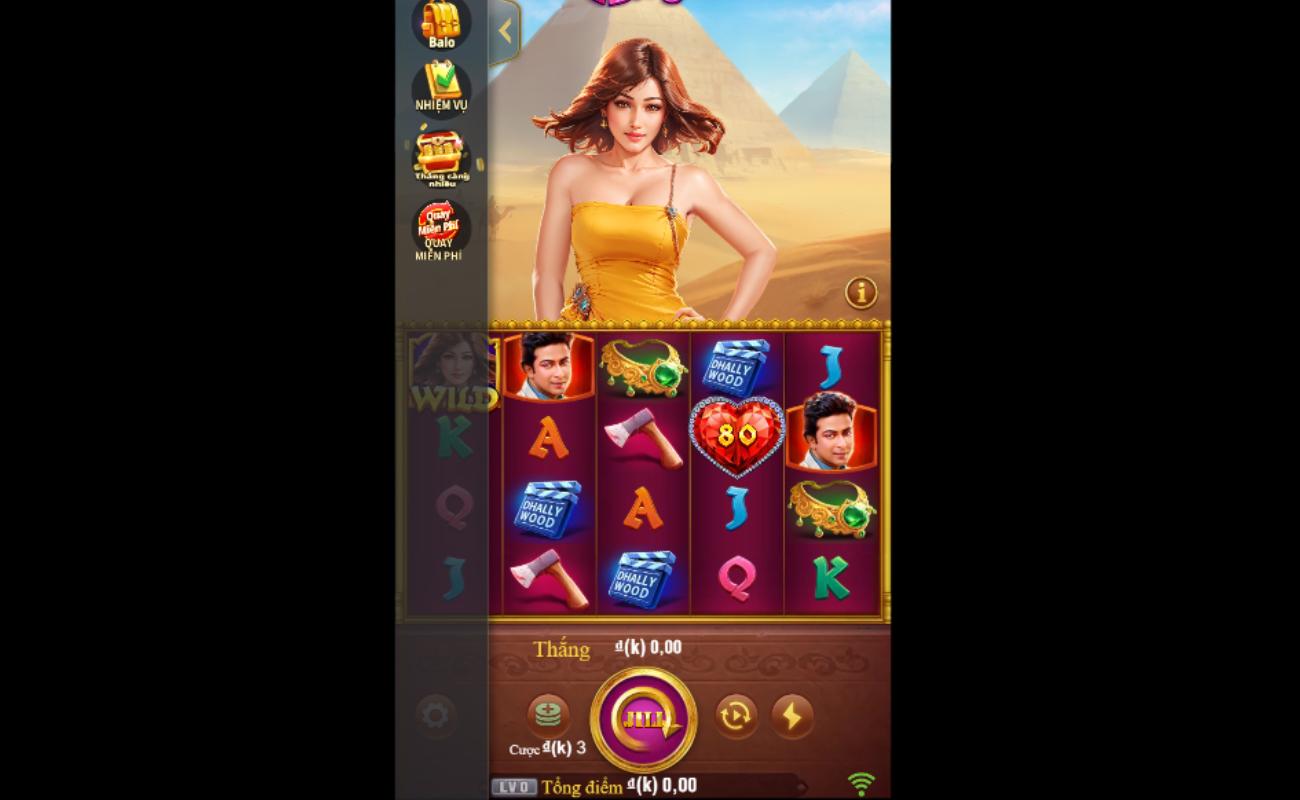Open the settings gear
This screenshot has height=800, width=1300.
point(434,716)
